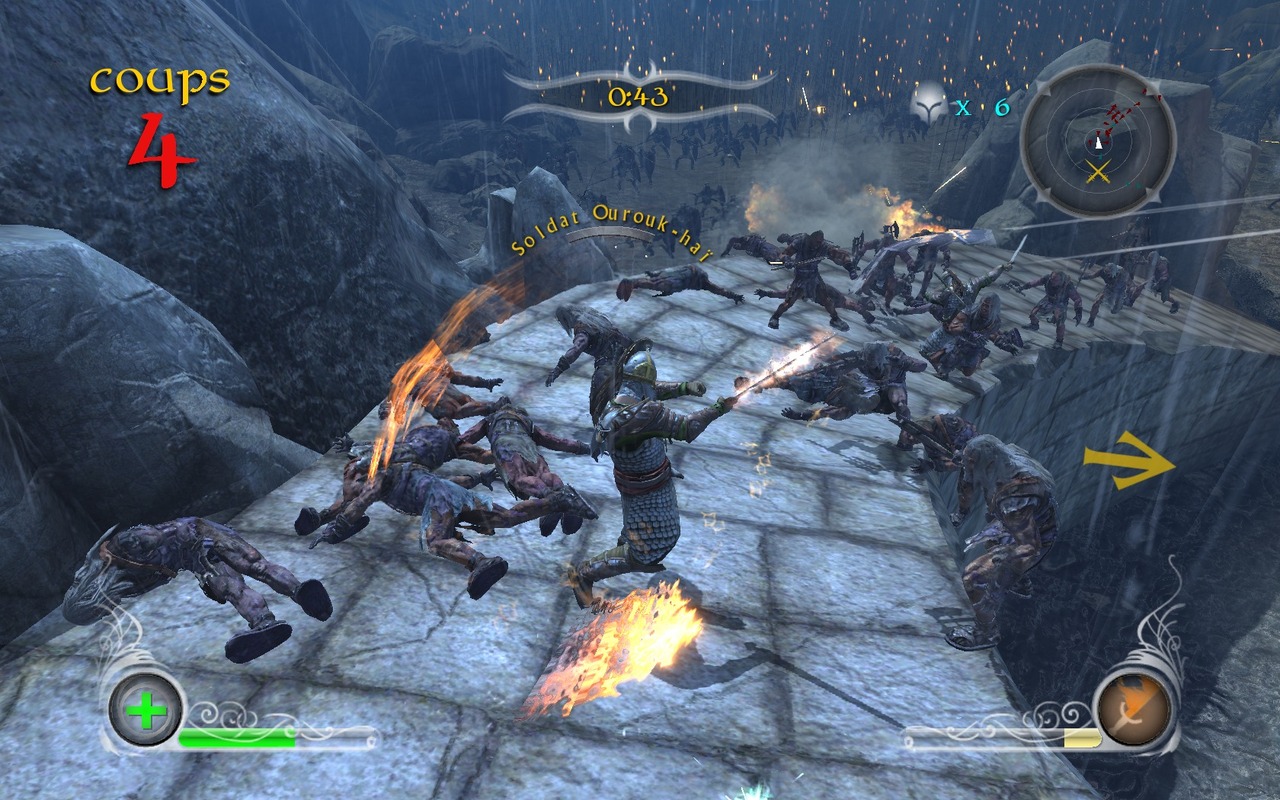Select the green cross health icon
The image size is (1280, 800).
point(146,712)
